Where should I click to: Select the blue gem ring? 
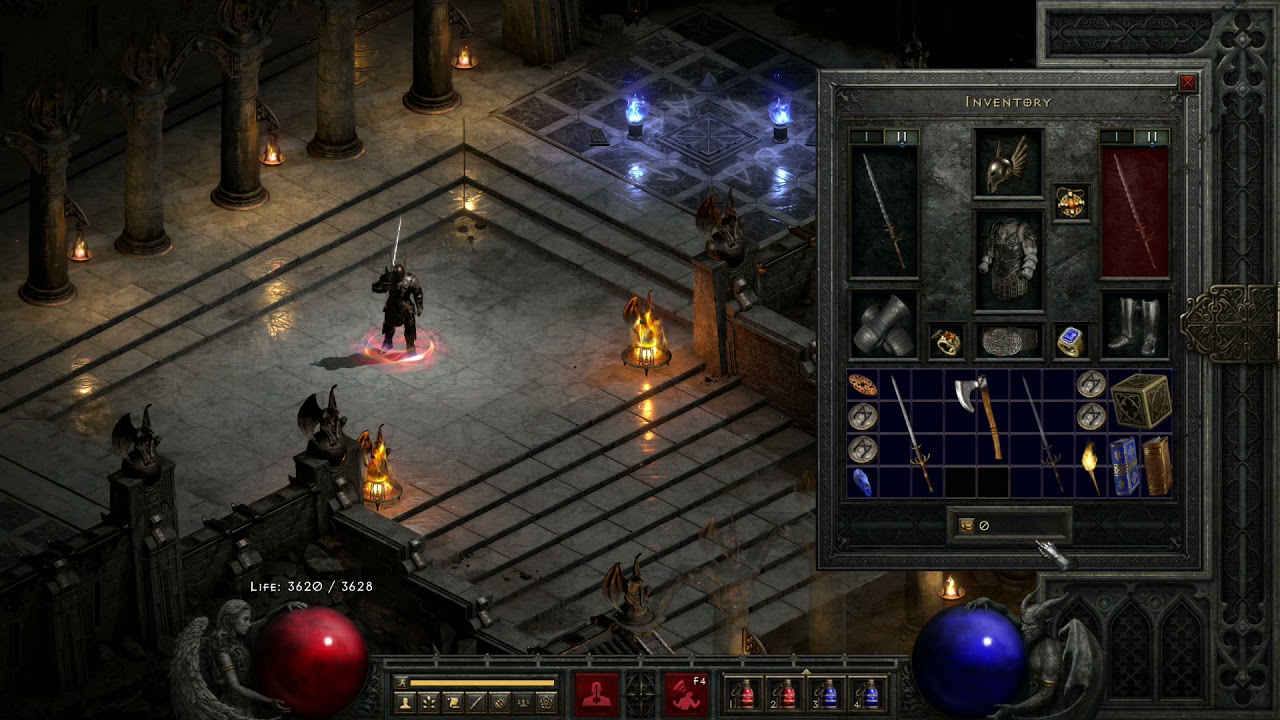point(1070,342)
